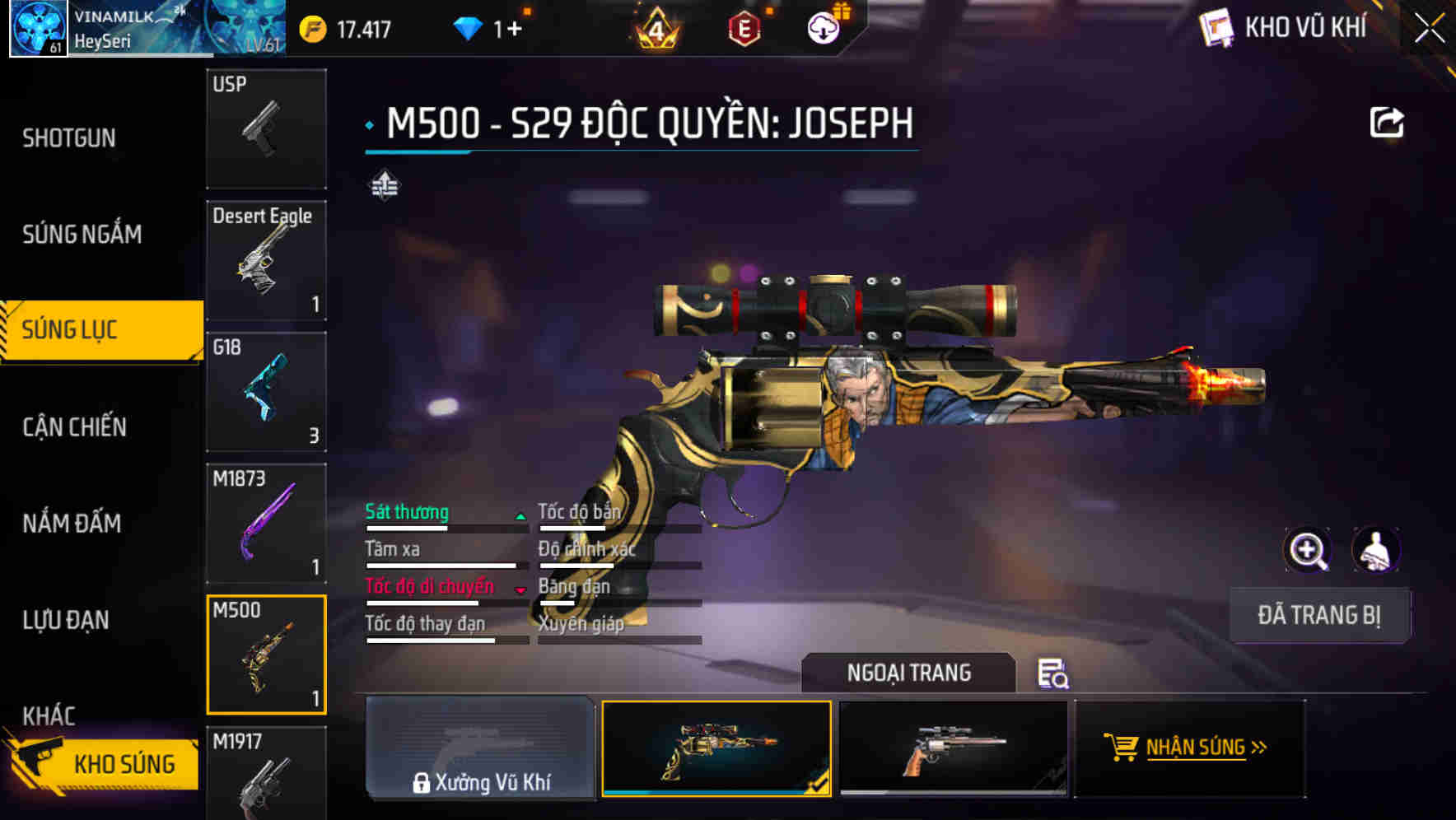Image resolution: width=1456 pixels, height=820 pixels.
Task: Open the share icon beside the weapon name
Action: tap(1388, 121)
